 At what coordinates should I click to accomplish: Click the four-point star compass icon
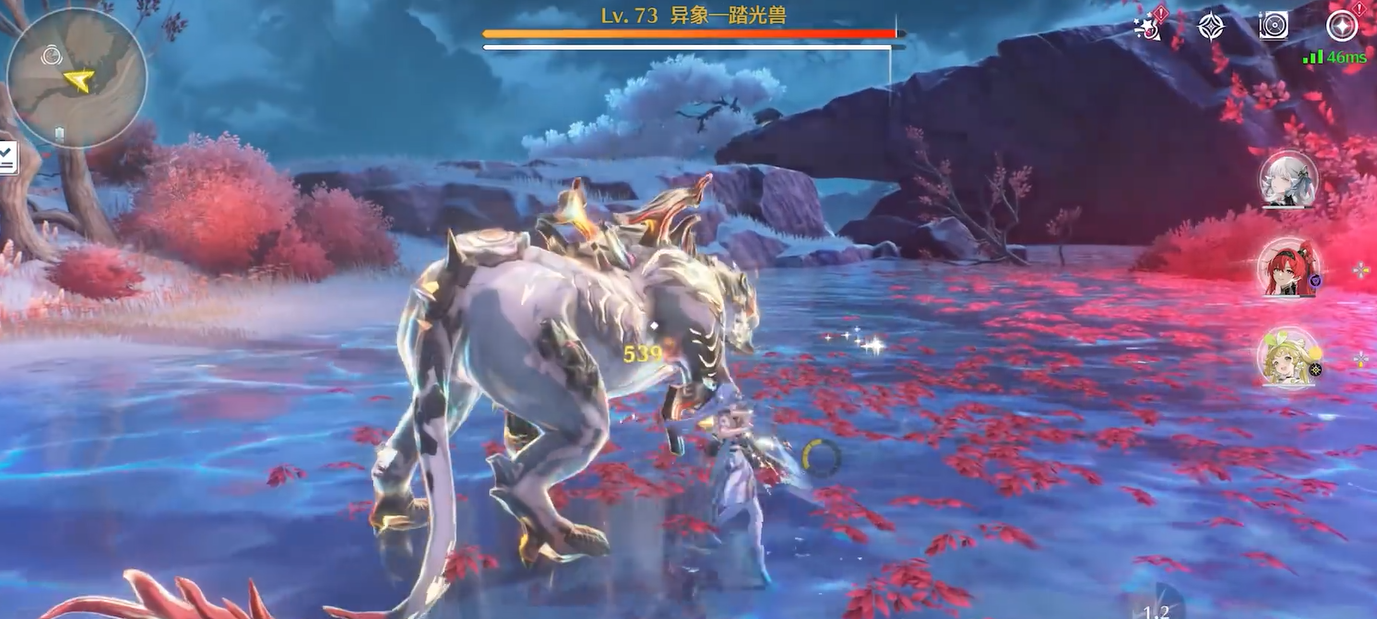click(1212, 26)
